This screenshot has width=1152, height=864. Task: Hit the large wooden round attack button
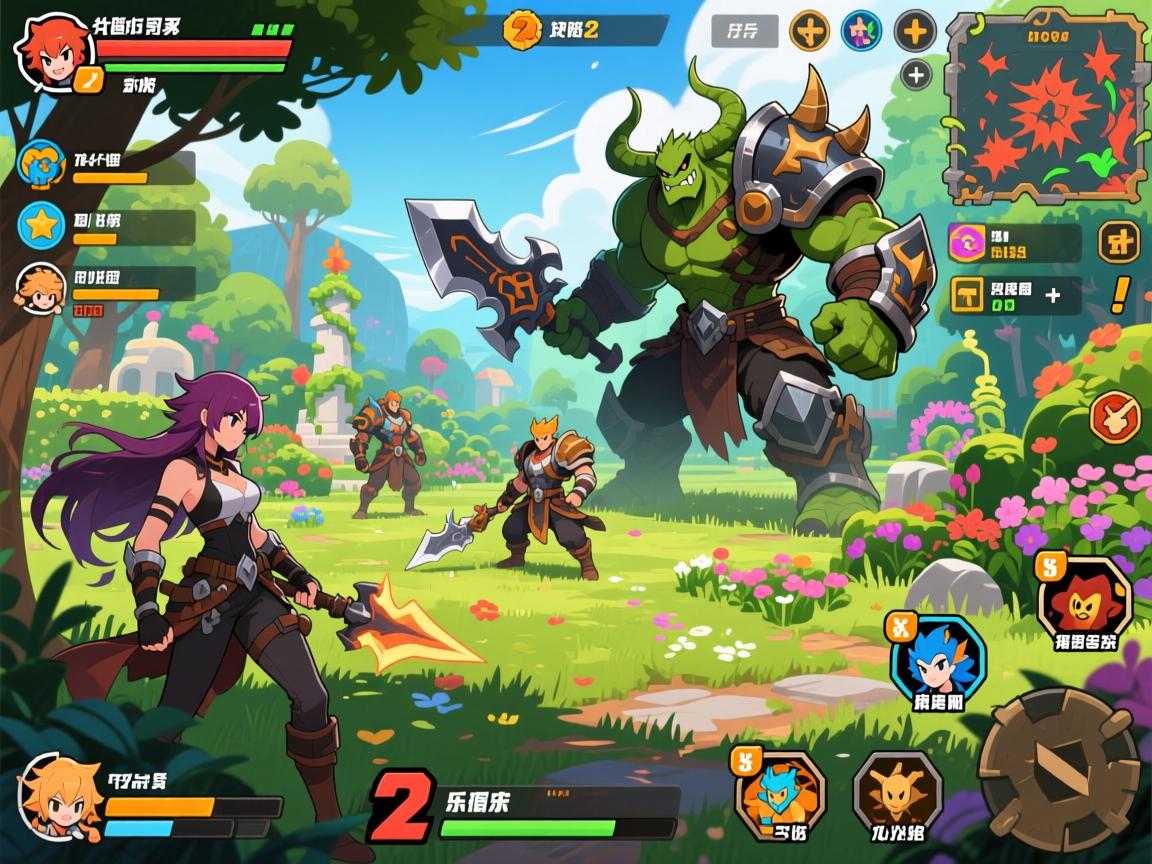(x=1058, y=770)
